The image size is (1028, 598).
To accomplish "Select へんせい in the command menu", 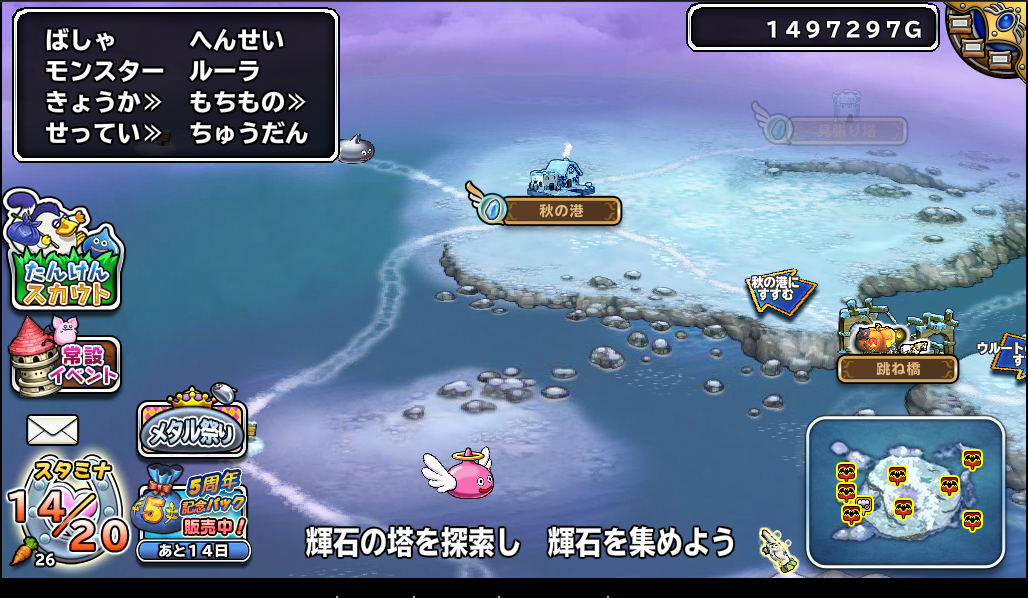I will coord(237,41).
